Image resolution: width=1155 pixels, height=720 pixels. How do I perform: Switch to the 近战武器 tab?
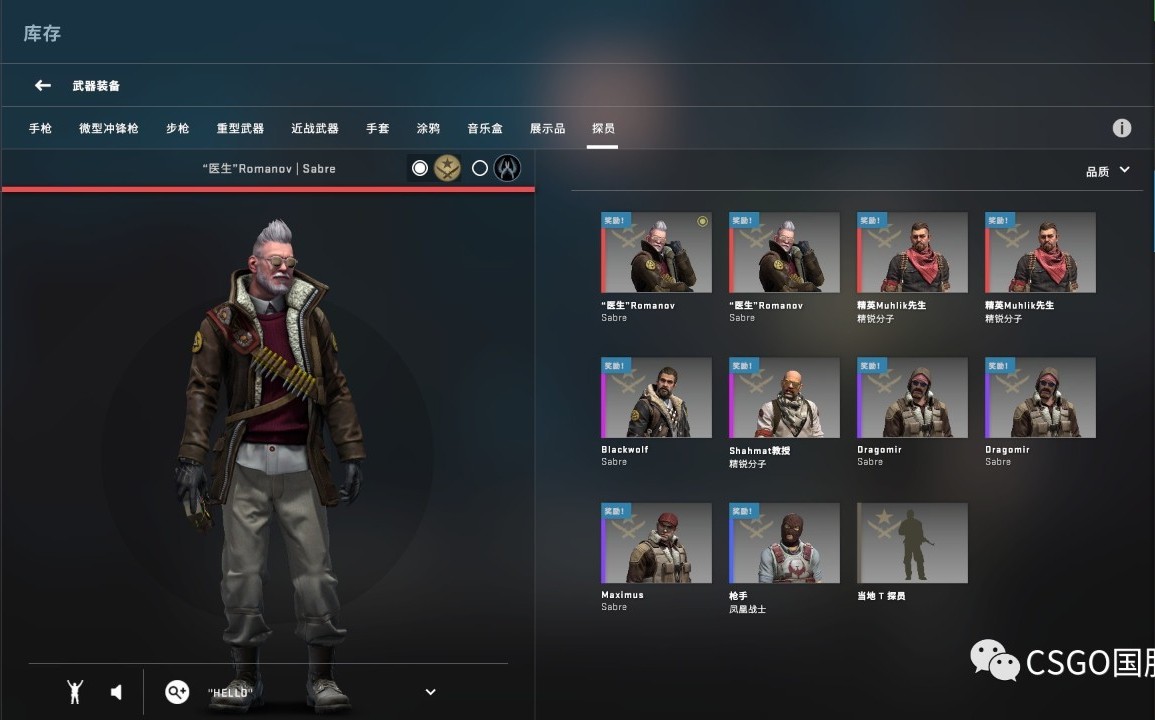tap(315, 129)
